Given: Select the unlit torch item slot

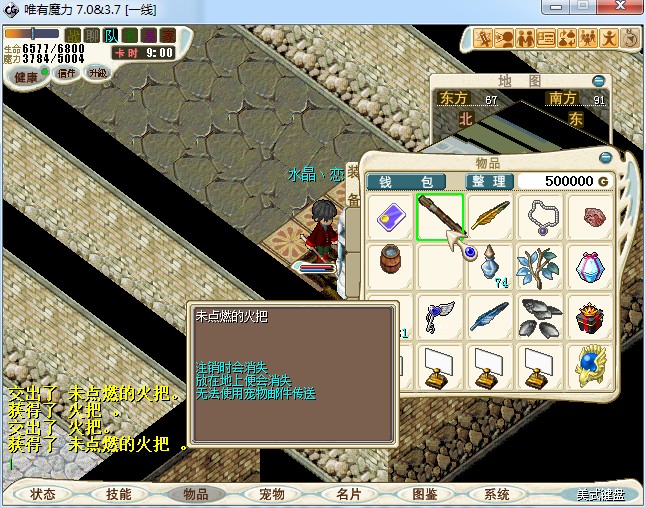Looking at the screenshot, I should (x=440, y=218).
